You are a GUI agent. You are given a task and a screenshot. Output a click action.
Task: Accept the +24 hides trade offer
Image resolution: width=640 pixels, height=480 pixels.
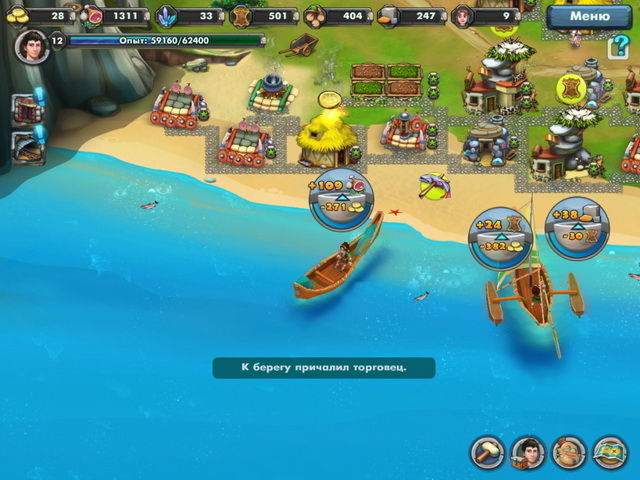point(502,235)
